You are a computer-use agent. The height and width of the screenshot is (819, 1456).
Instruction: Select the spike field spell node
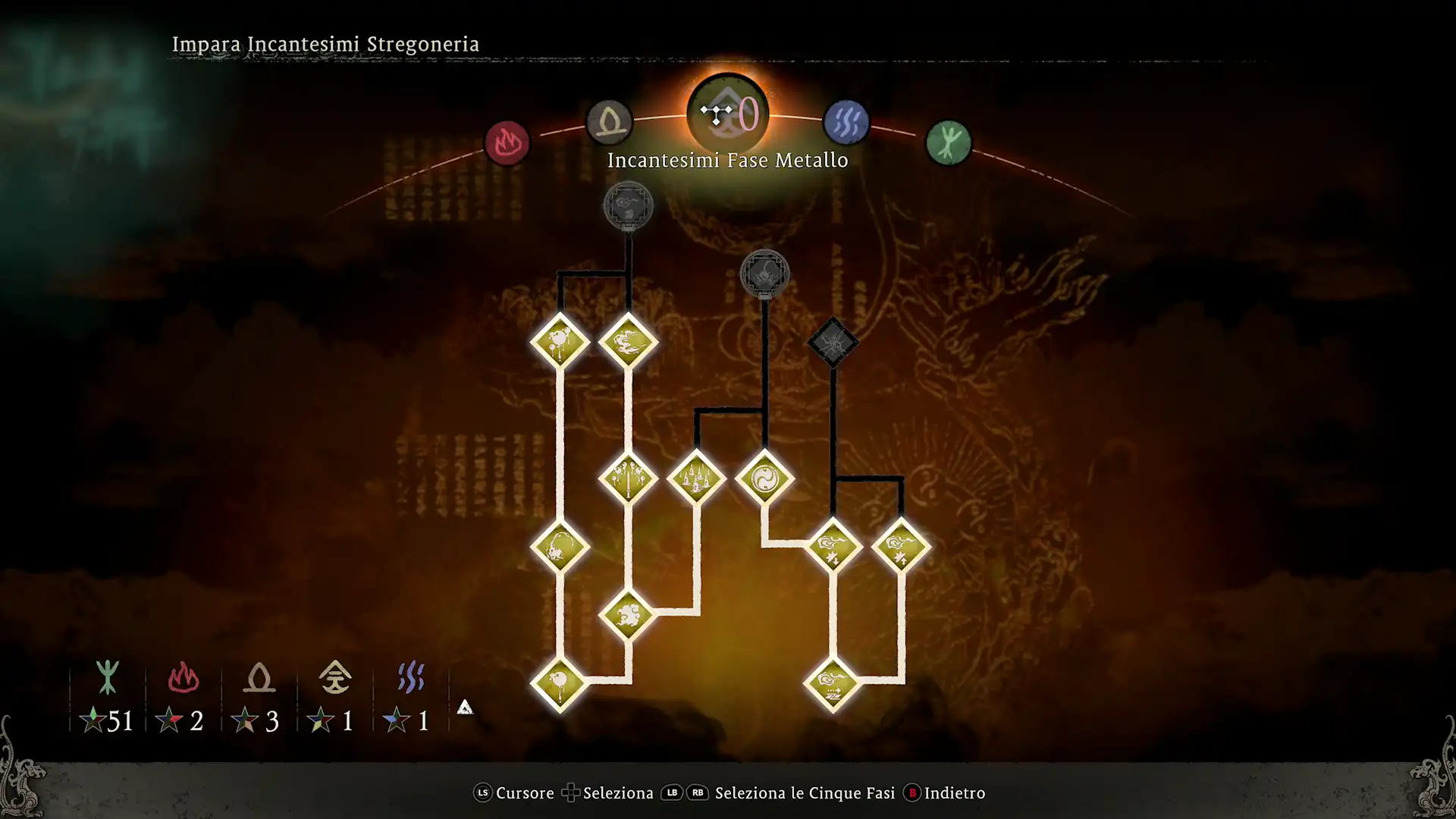point(696,478)
